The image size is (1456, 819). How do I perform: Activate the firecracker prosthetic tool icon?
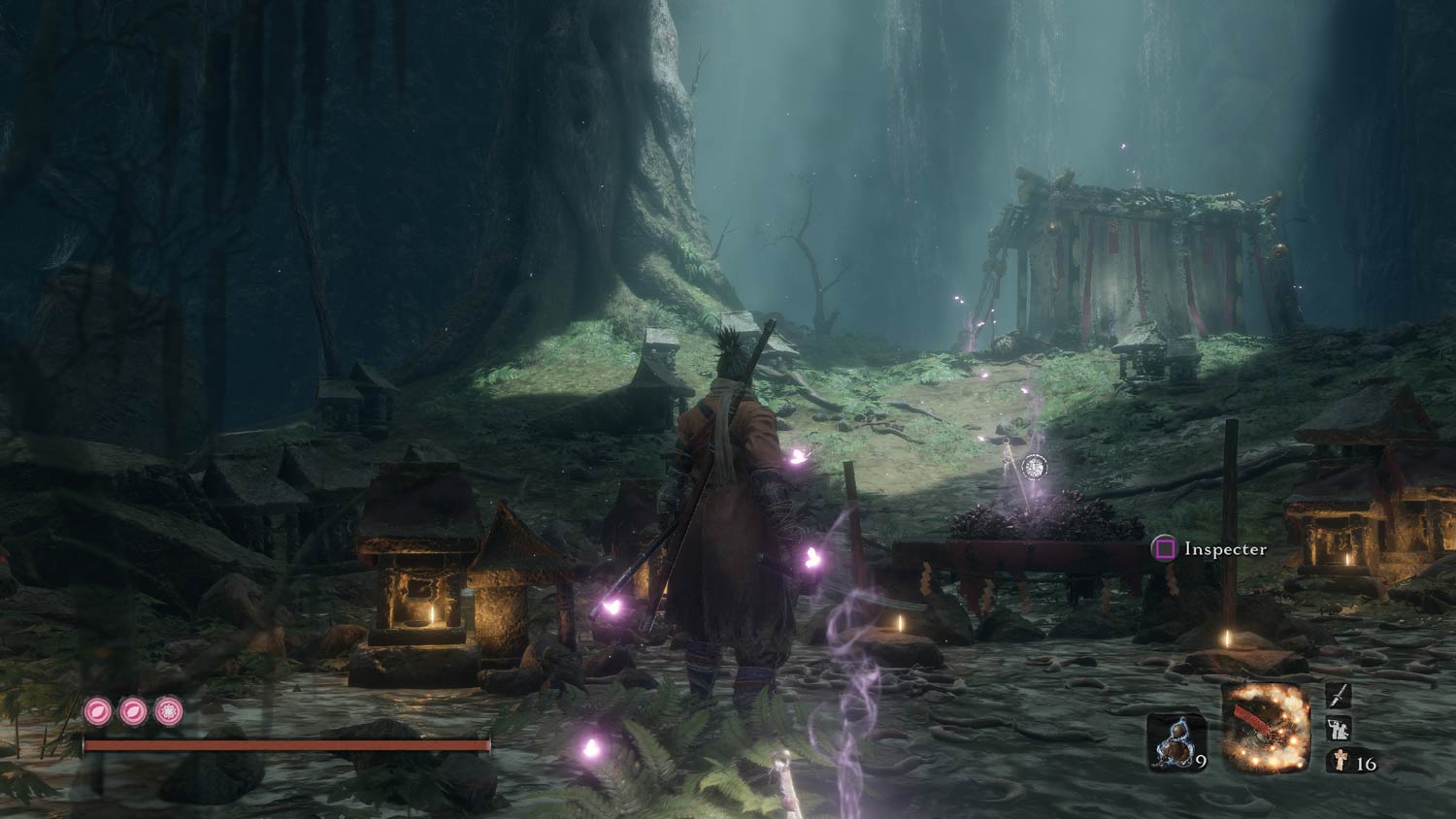click(x=1266, y=729)
